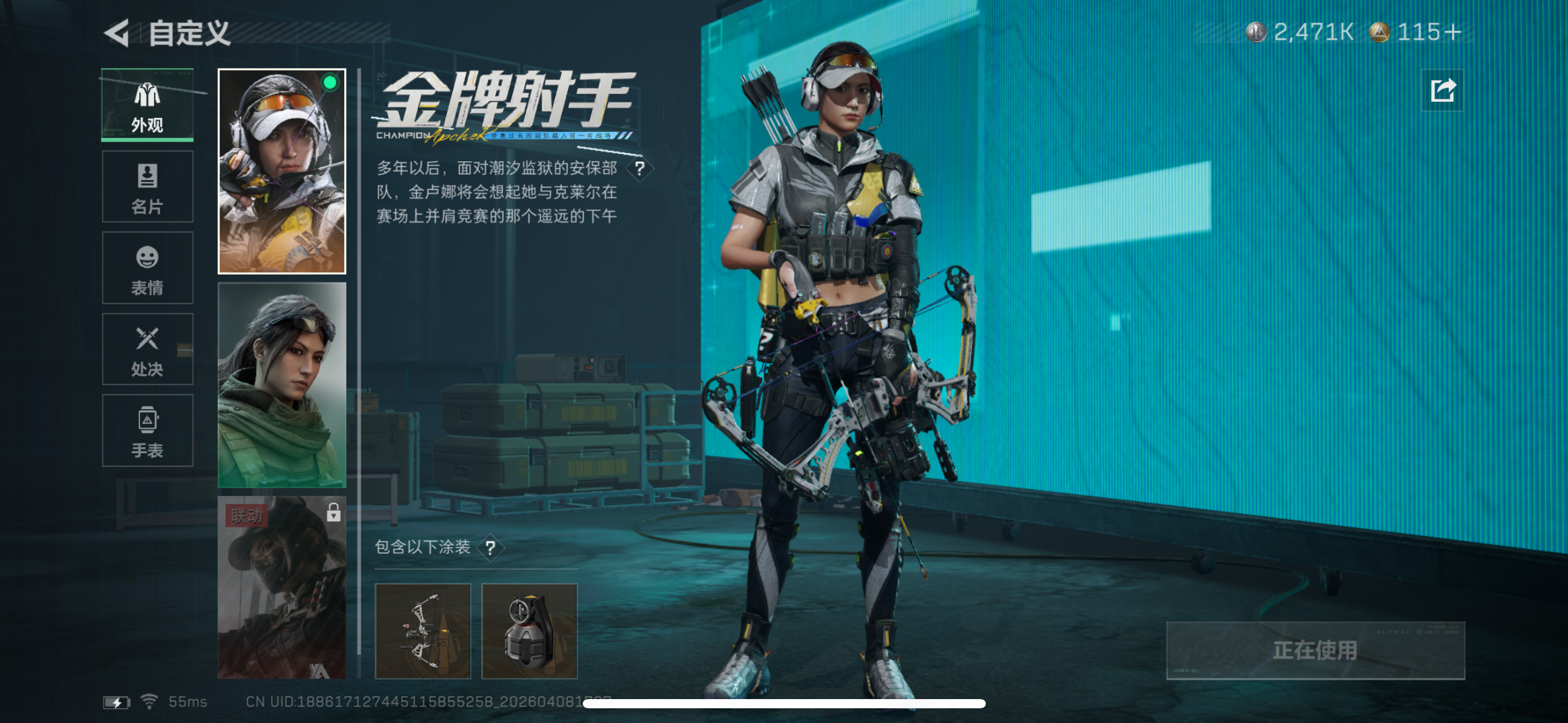Image resolution: width=1568 pixels, height=723 pixels.
Task: Select the locked 联动 skin thumbnail
Action: 282,589
